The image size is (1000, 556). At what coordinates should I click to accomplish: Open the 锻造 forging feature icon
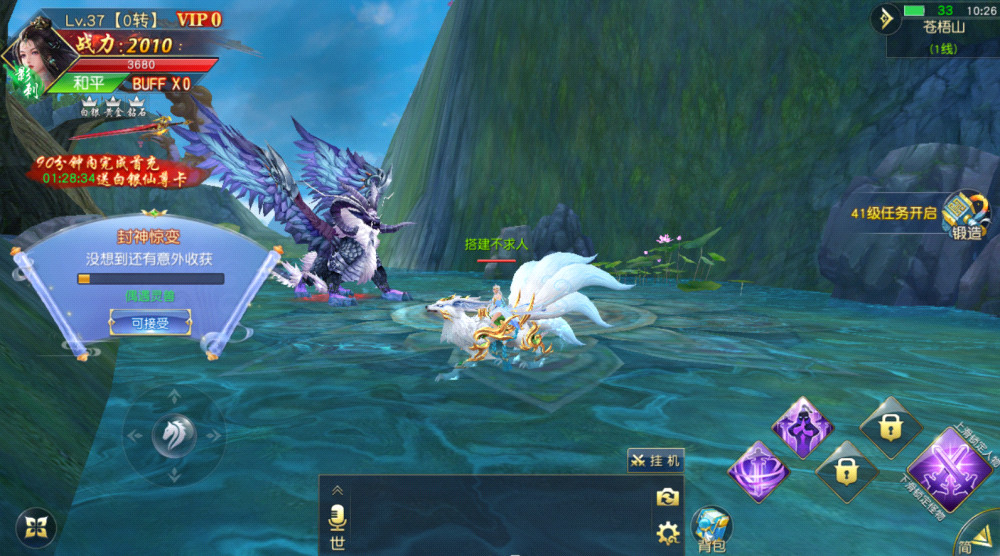pyautogui.click(x=965, y=215)
